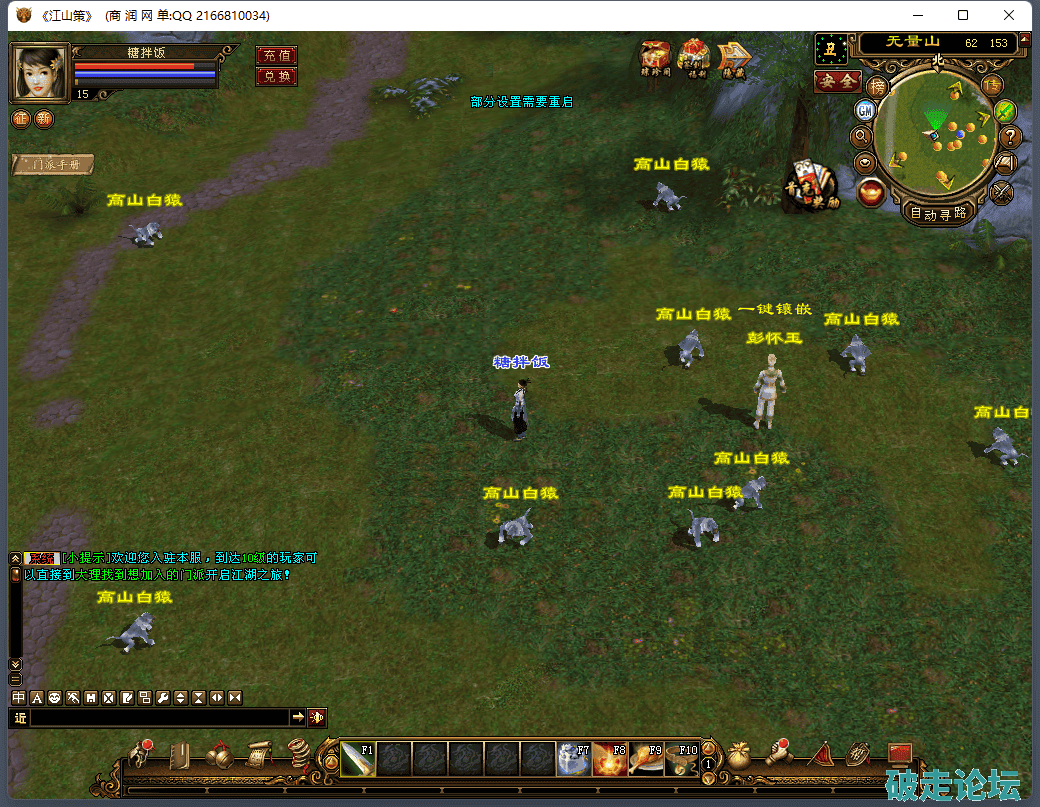Open the 充值 recharge button
This screenshot has height=807, width=1040.
276,55
